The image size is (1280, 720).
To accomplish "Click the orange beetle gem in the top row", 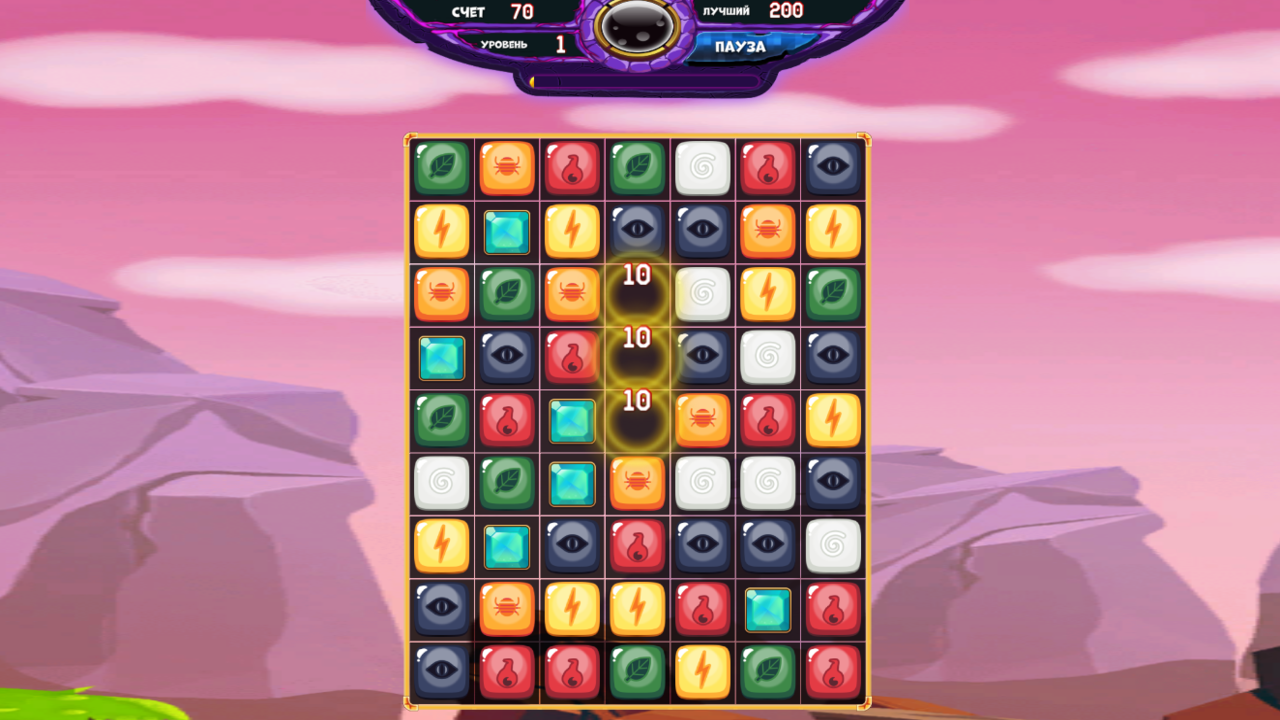I will point(506,166).
